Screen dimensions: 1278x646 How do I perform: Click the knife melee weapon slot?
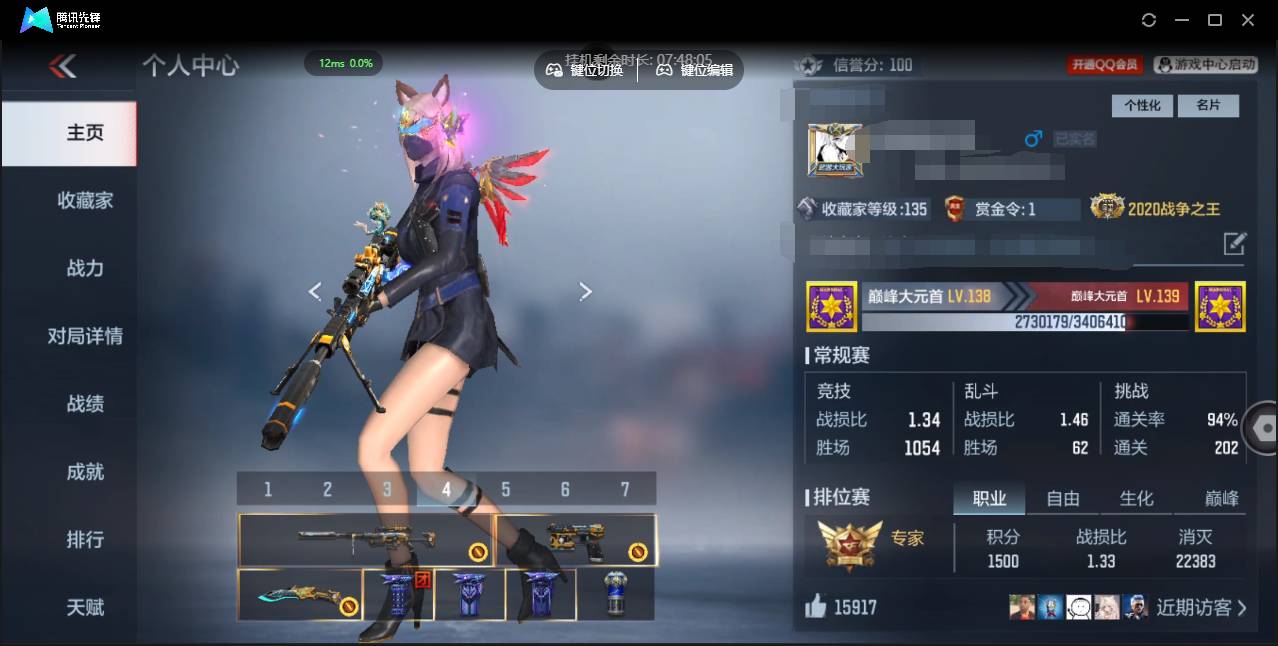[x=300, y=595]
